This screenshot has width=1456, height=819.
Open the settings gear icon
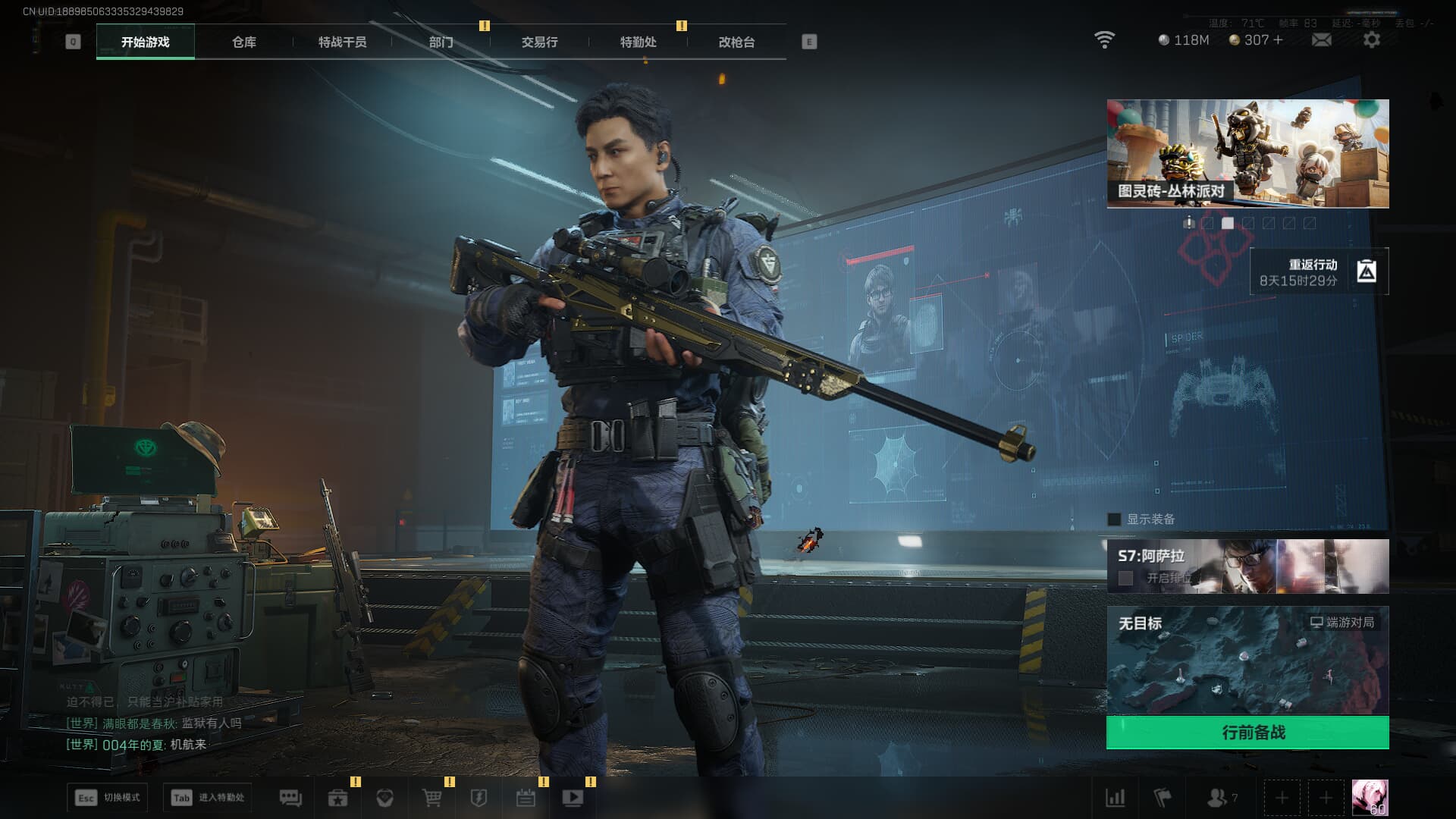point(1371,40)
